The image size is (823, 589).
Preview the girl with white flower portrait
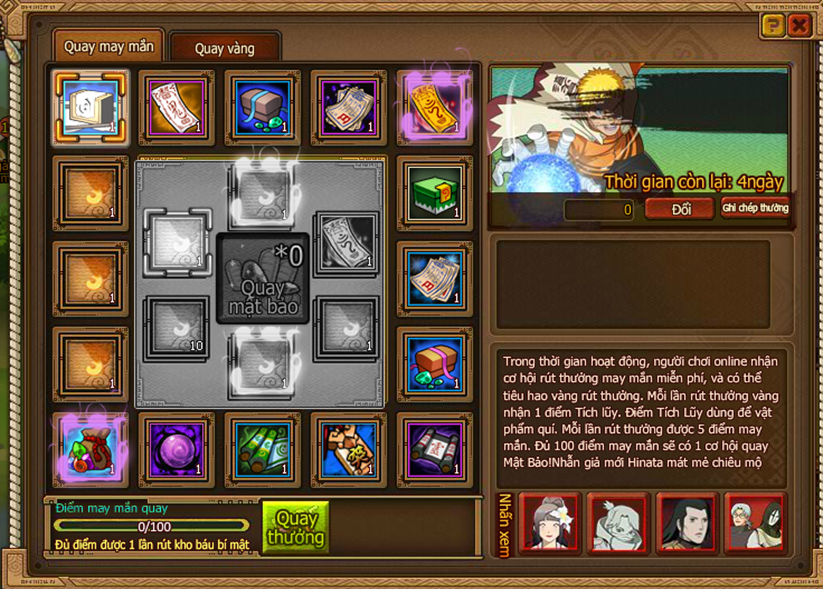550,522
